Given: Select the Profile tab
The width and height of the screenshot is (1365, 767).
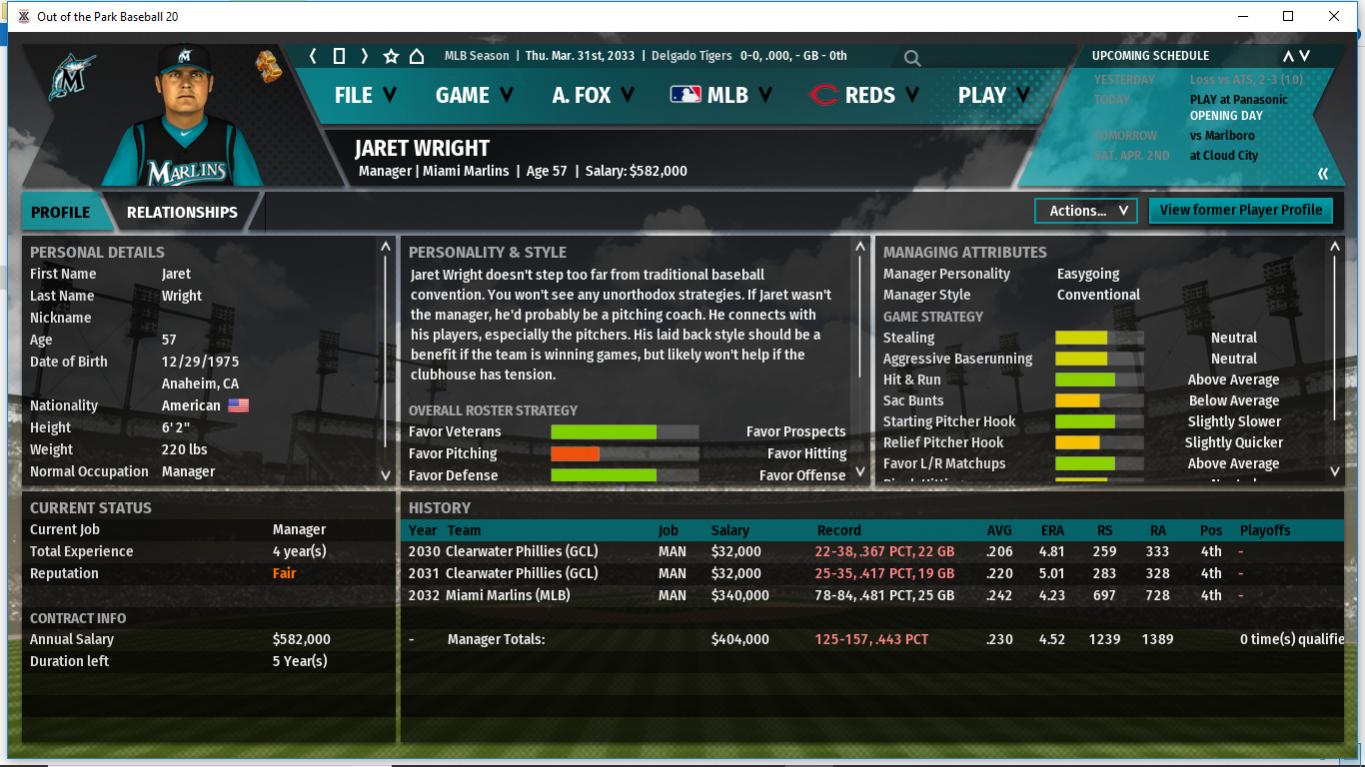Looking at the screenshot, I should point(60,212).
